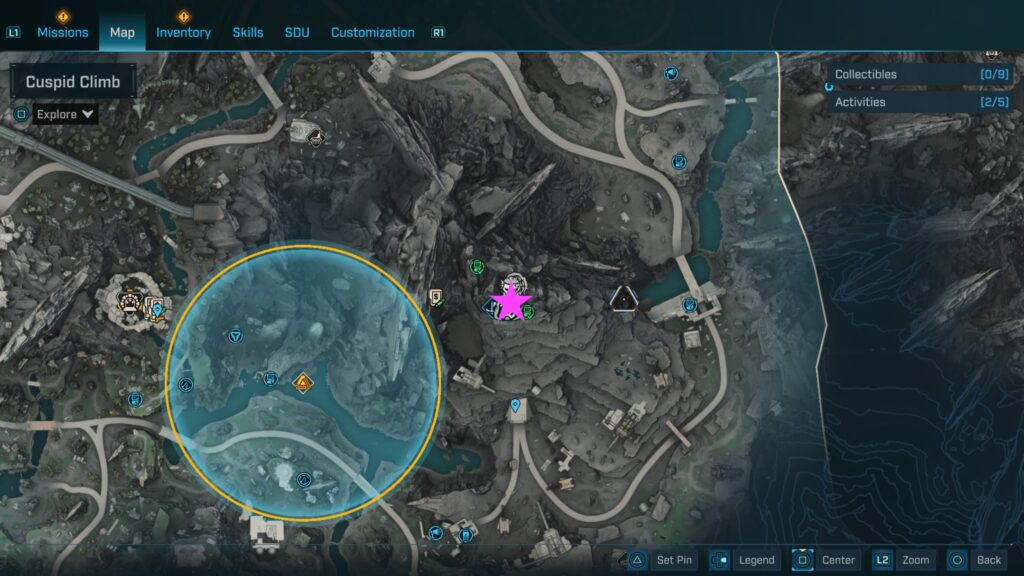Go Back from the map

pos(977,560)
